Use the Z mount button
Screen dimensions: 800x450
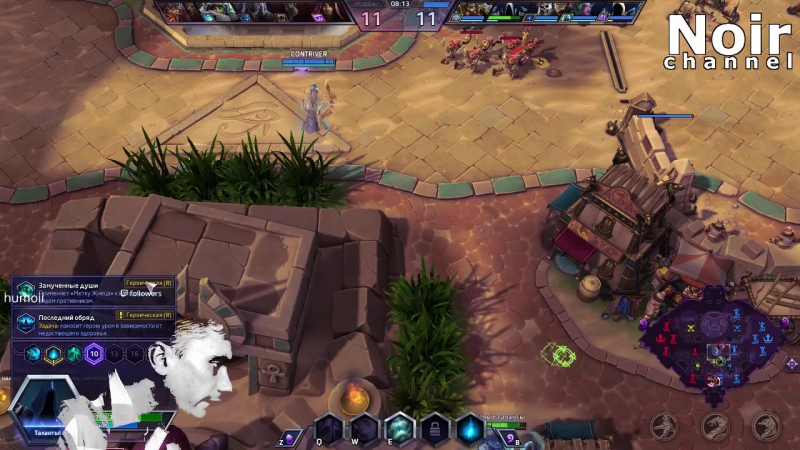[x=289, y=437]
